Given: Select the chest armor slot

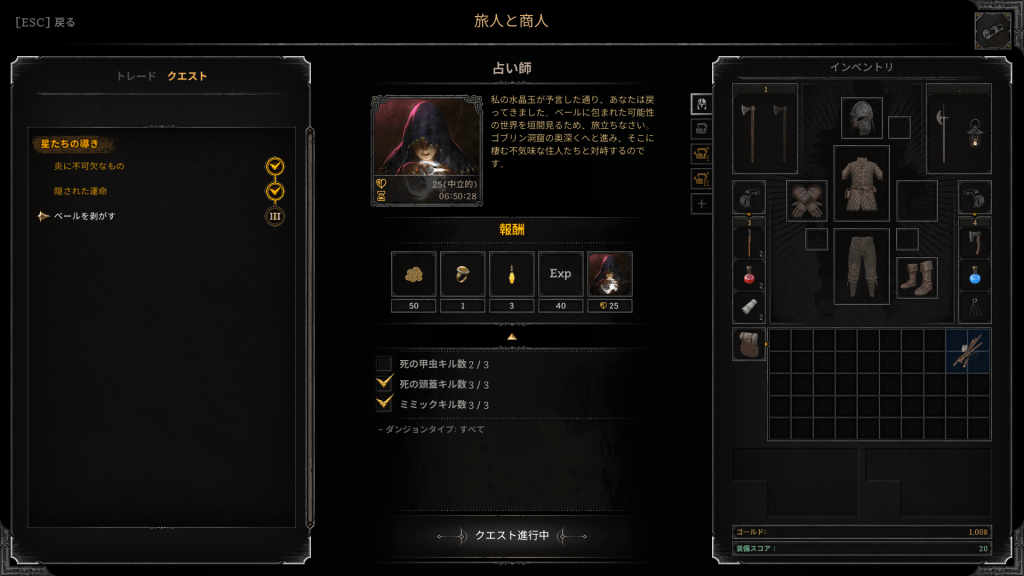Looking at the screenshot, I should [x=861, y=182].
